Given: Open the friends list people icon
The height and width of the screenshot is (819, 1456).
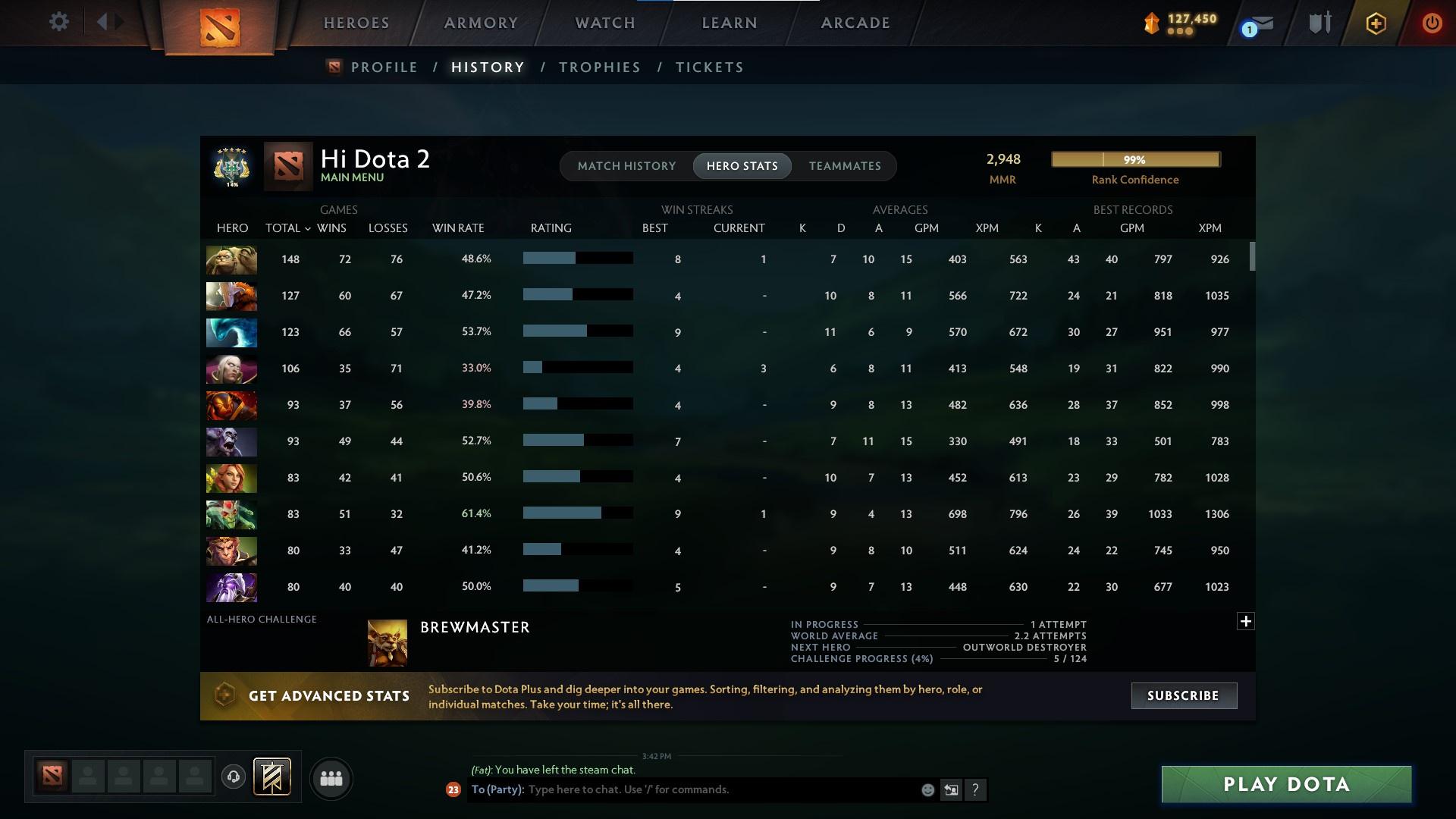Looking at the screenshot, I should (331, 778).
